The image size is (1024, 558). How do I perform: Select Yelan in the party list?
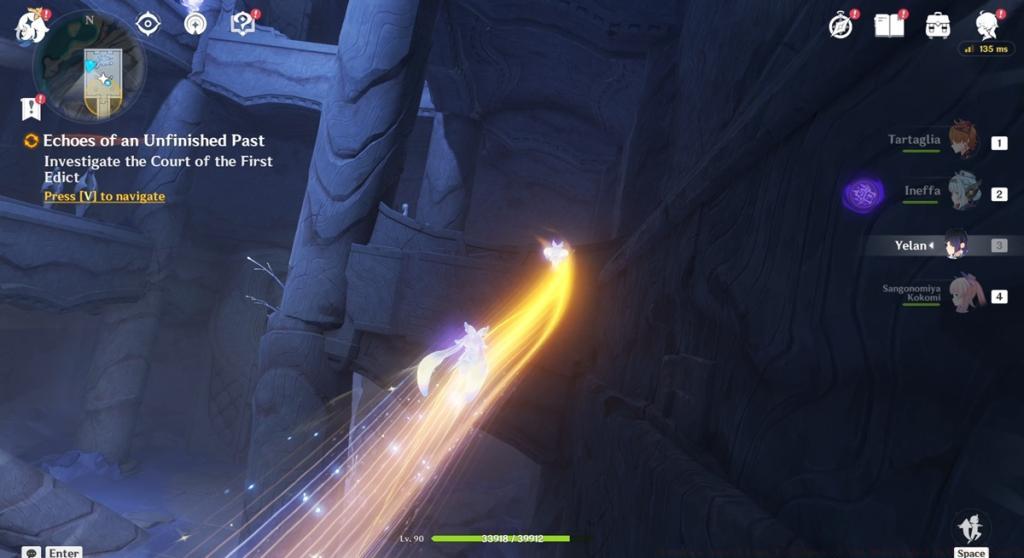pyautogui.click(x=957, y=244)
